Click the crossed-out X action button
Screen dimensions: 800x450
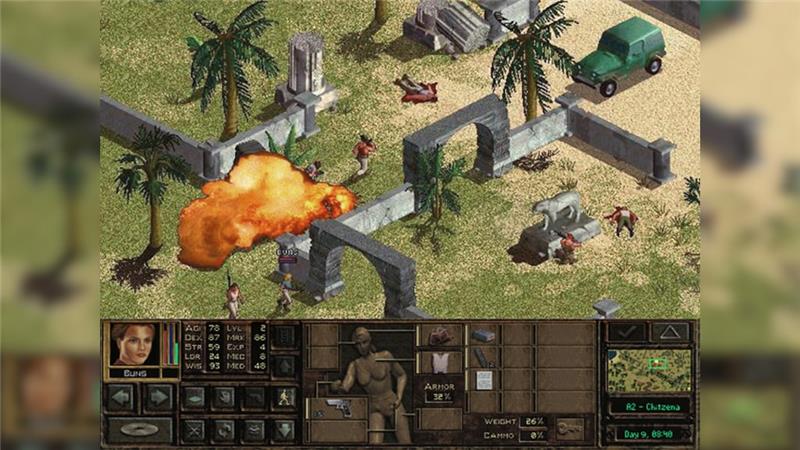pos(194,430)
